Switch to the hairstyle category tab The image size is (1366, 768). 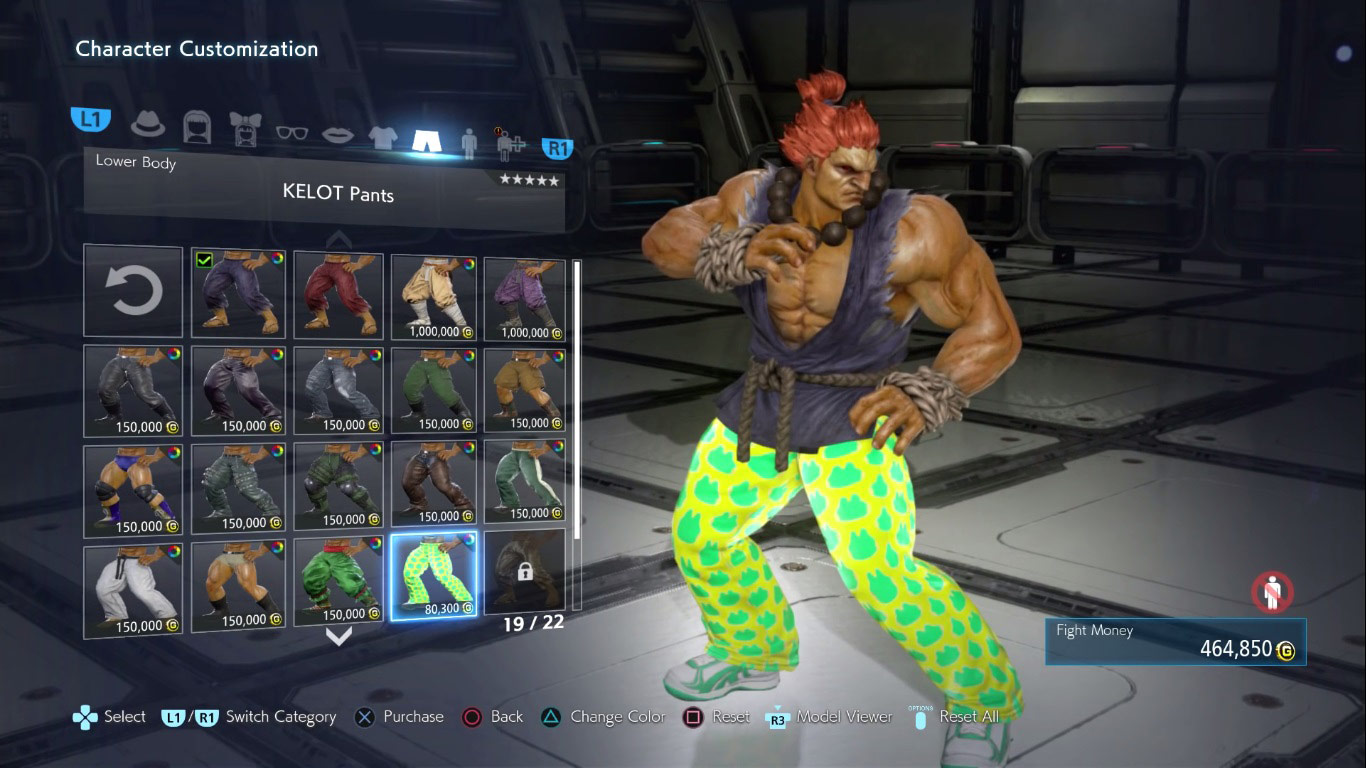pyautogui.click(x=197, y=126)
